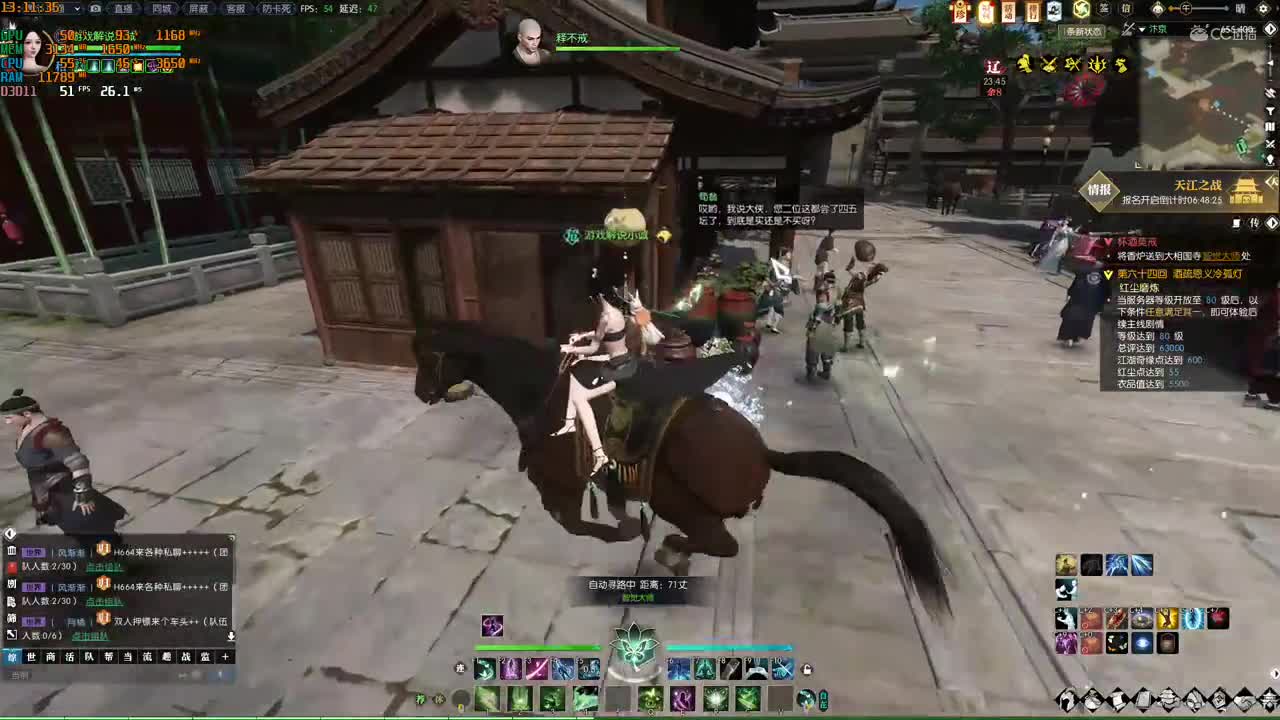Expand the clock dropdown arrow top left
The height and width of the screenshot is (720, 1280).
tap(76, 9)
